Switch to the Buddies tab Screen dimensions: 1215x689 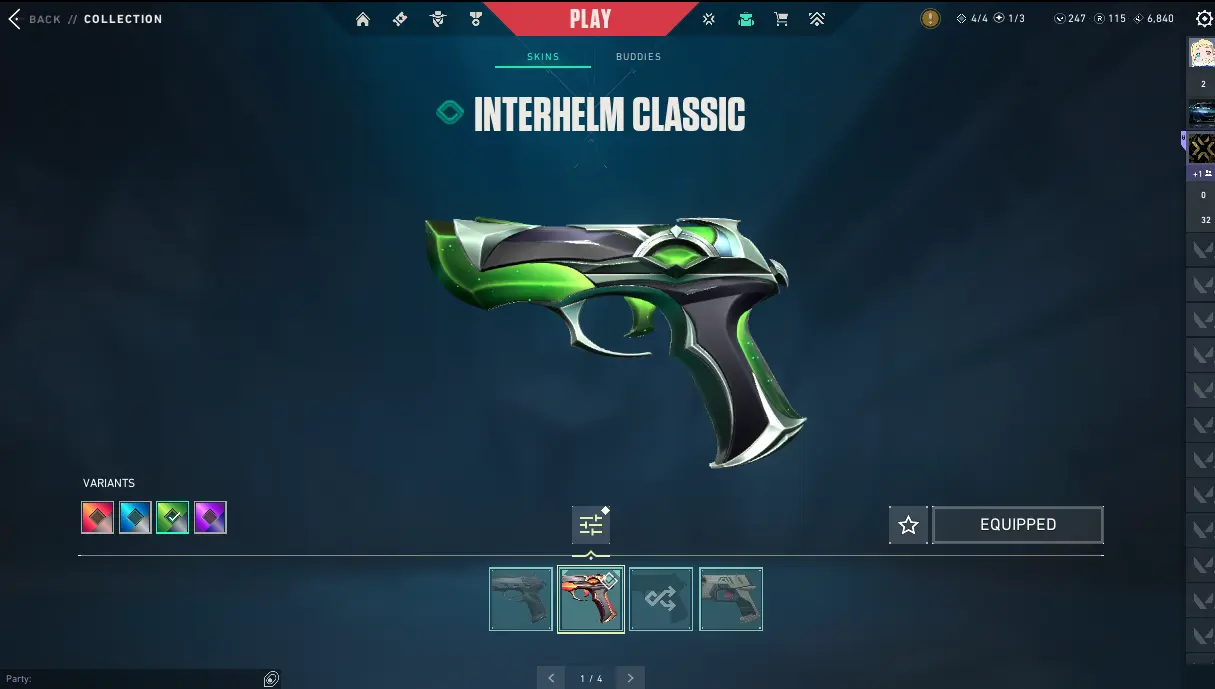point(638,57)
